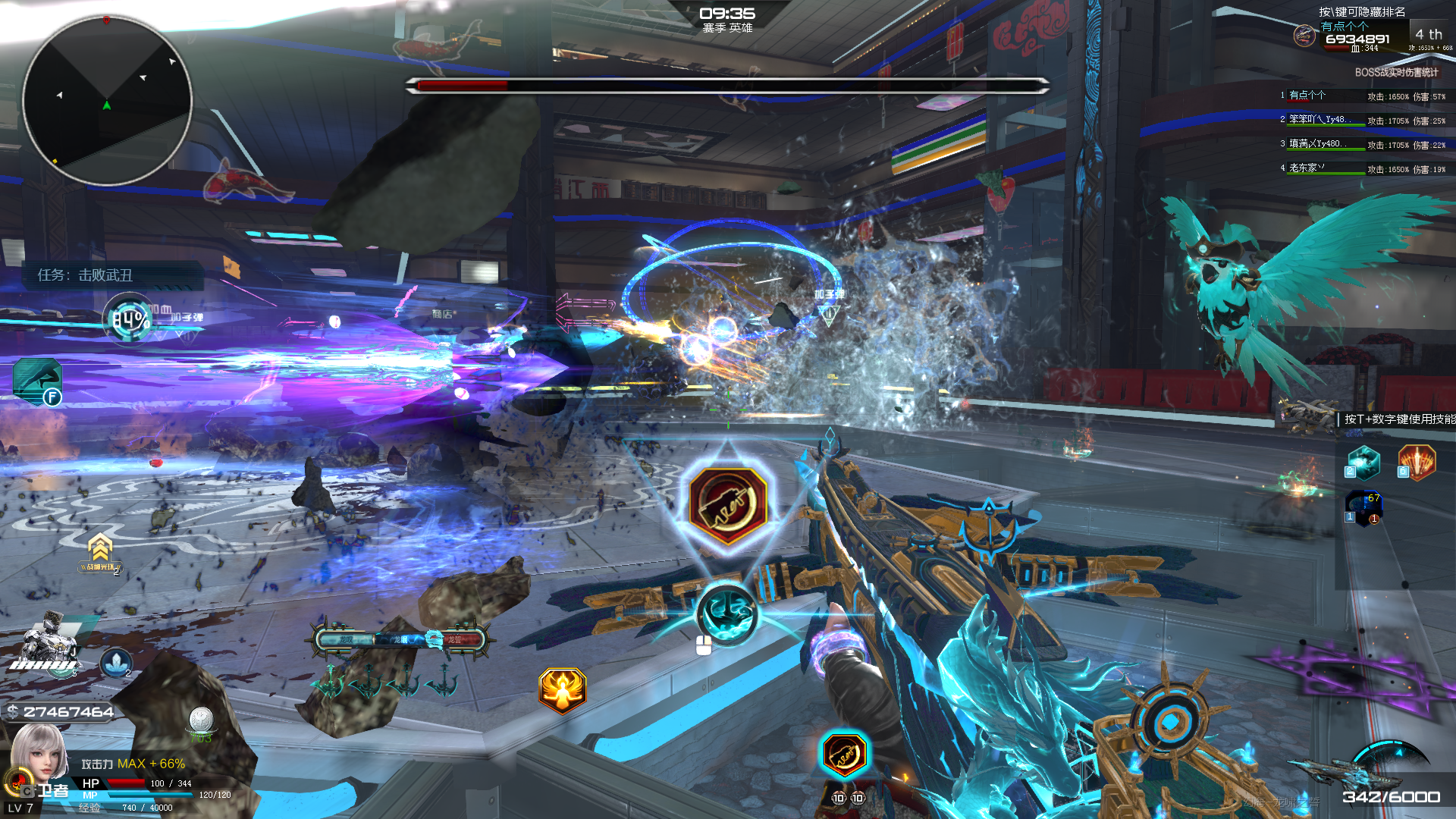Select the golden phoenix skill icon

click(x=562, y=690)
